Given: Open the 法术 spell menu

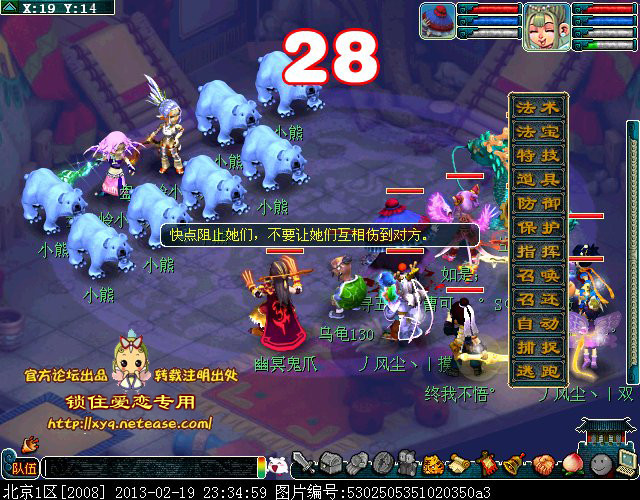Looking at the screenshot, I should point(538,107).
